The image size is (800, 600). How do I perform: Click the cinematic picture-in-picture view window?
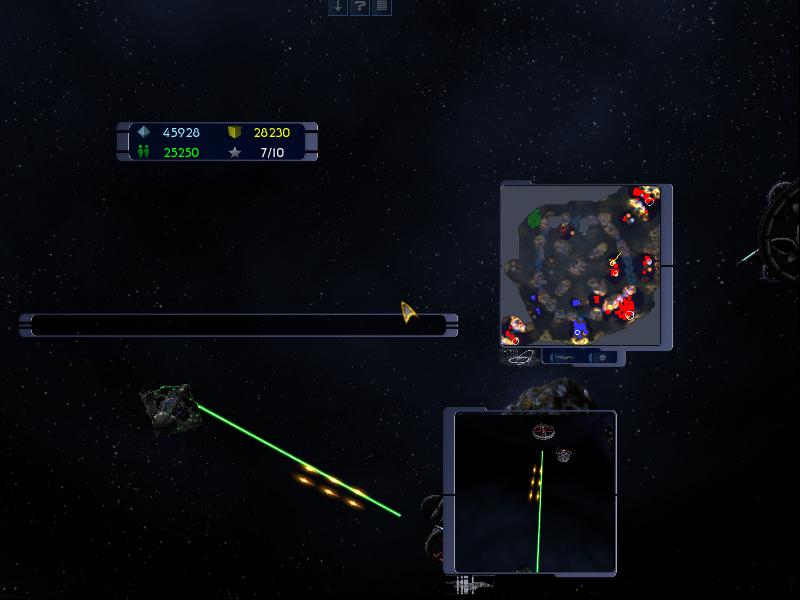point(534,492)
